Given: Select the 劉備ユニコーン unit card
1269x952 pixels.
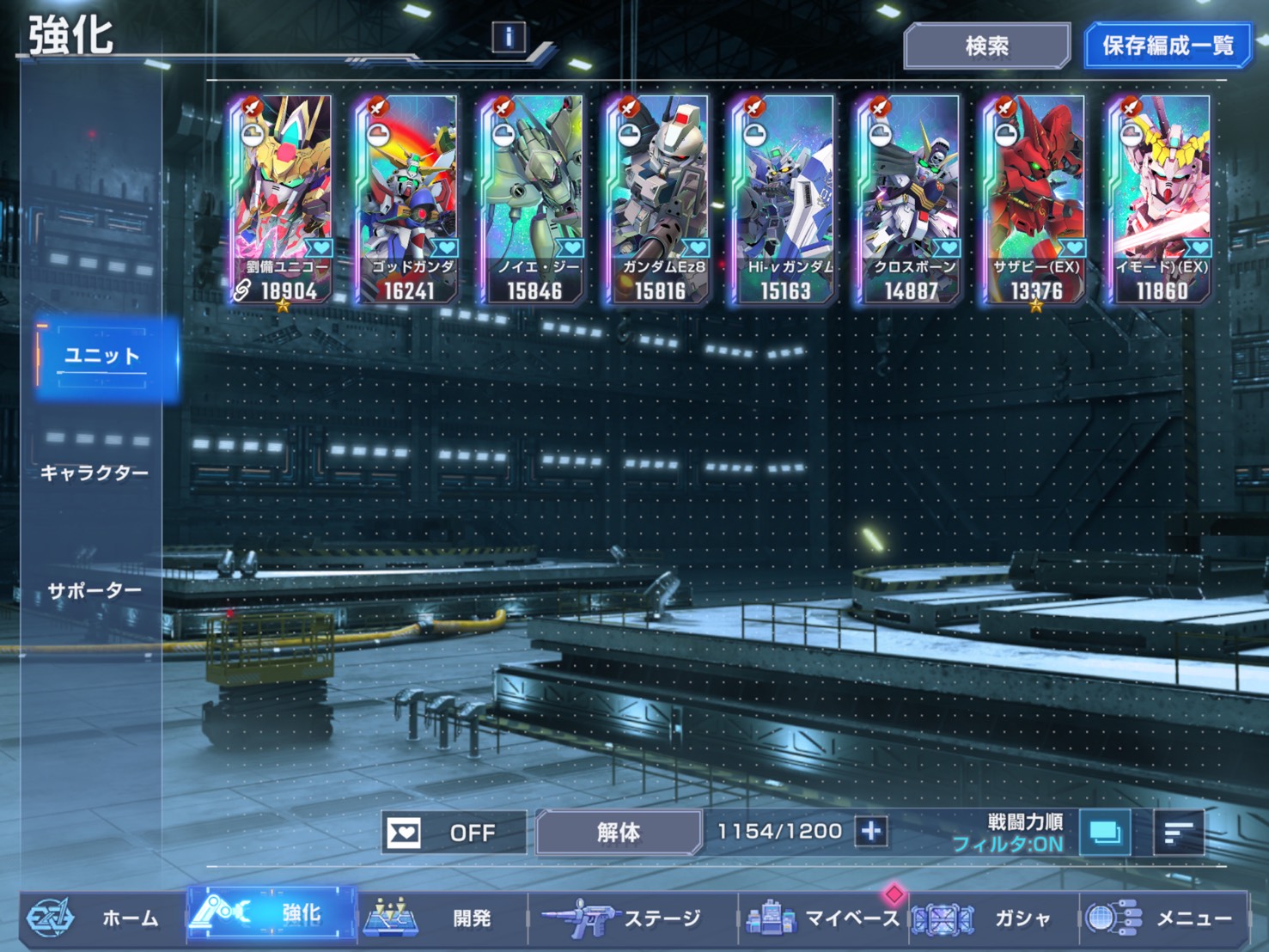Looking at the screenshot, I should [x=283, y=199].
